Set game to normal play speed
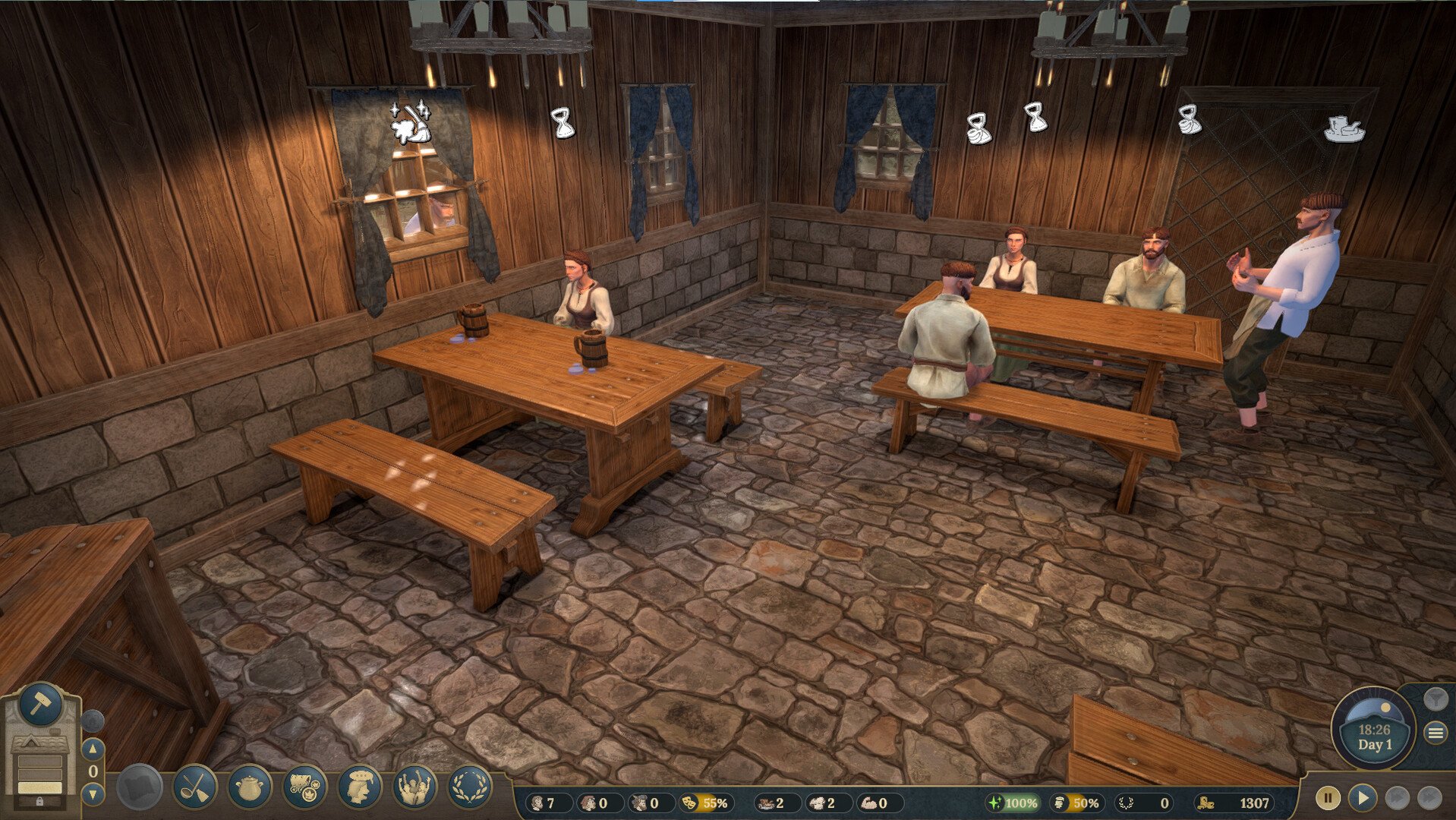 pyautogui.click(x=1363, y=798)
